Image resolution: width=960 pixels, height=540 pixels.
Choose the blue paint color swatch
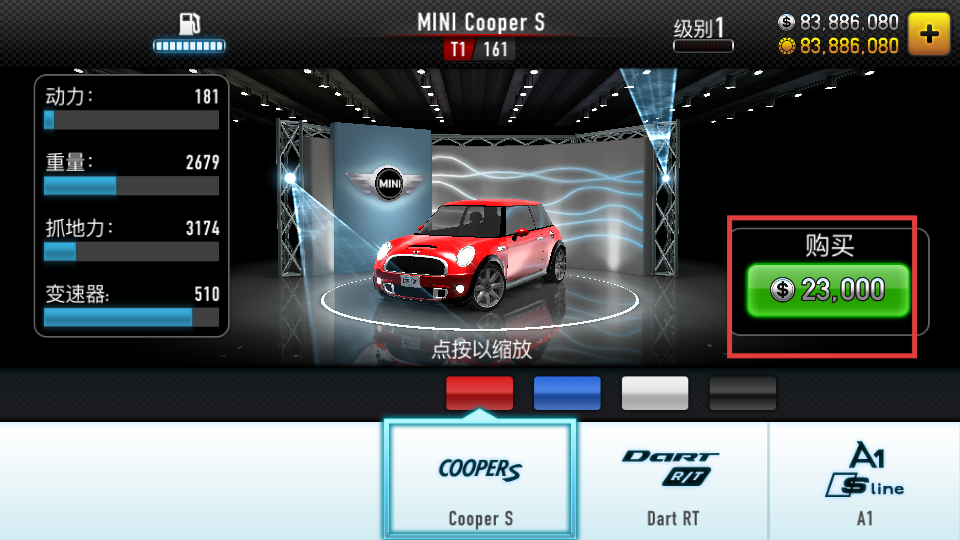(x=567, y=393)
